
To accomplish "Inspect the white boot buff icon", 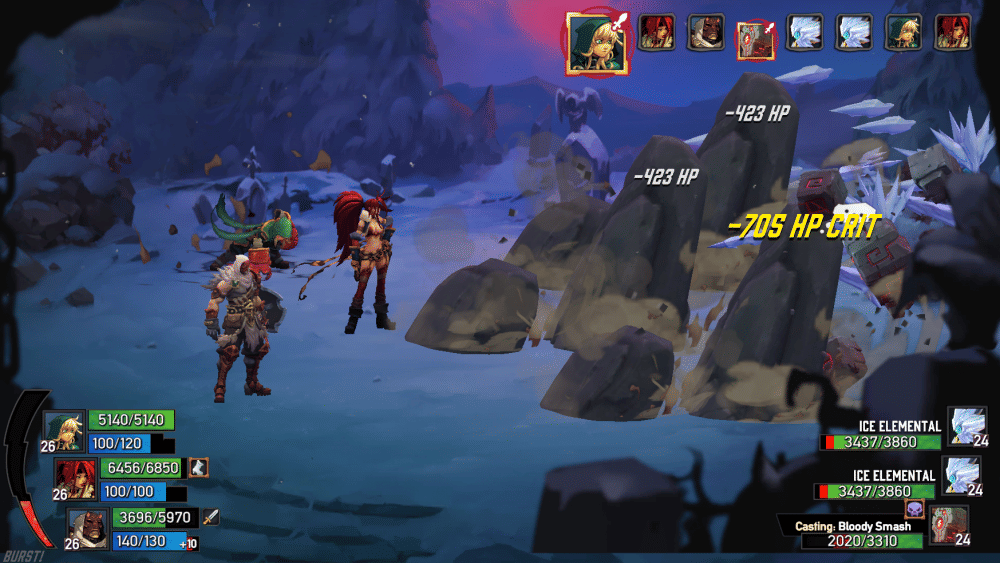I will click(199, 467).
